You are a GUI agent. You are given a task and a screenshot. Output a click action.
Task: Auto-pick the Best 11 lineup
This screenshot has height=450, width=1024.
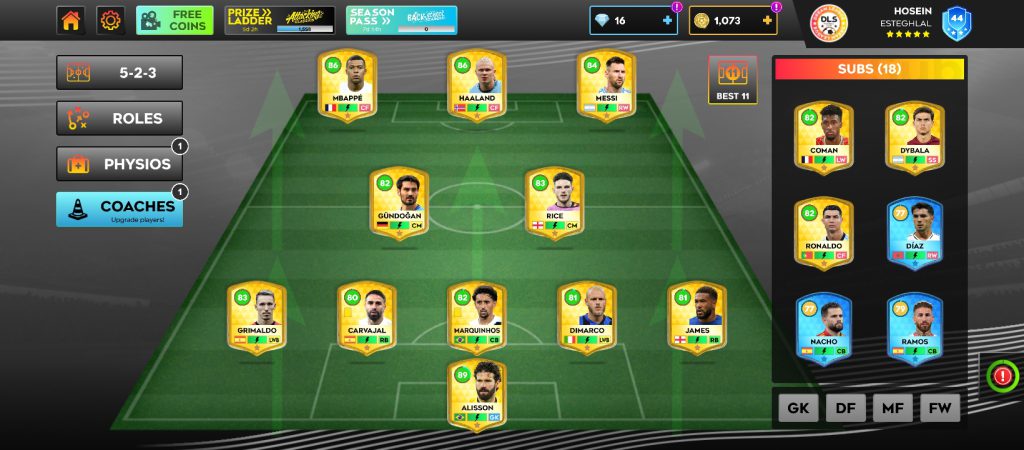tap(732, 79)
